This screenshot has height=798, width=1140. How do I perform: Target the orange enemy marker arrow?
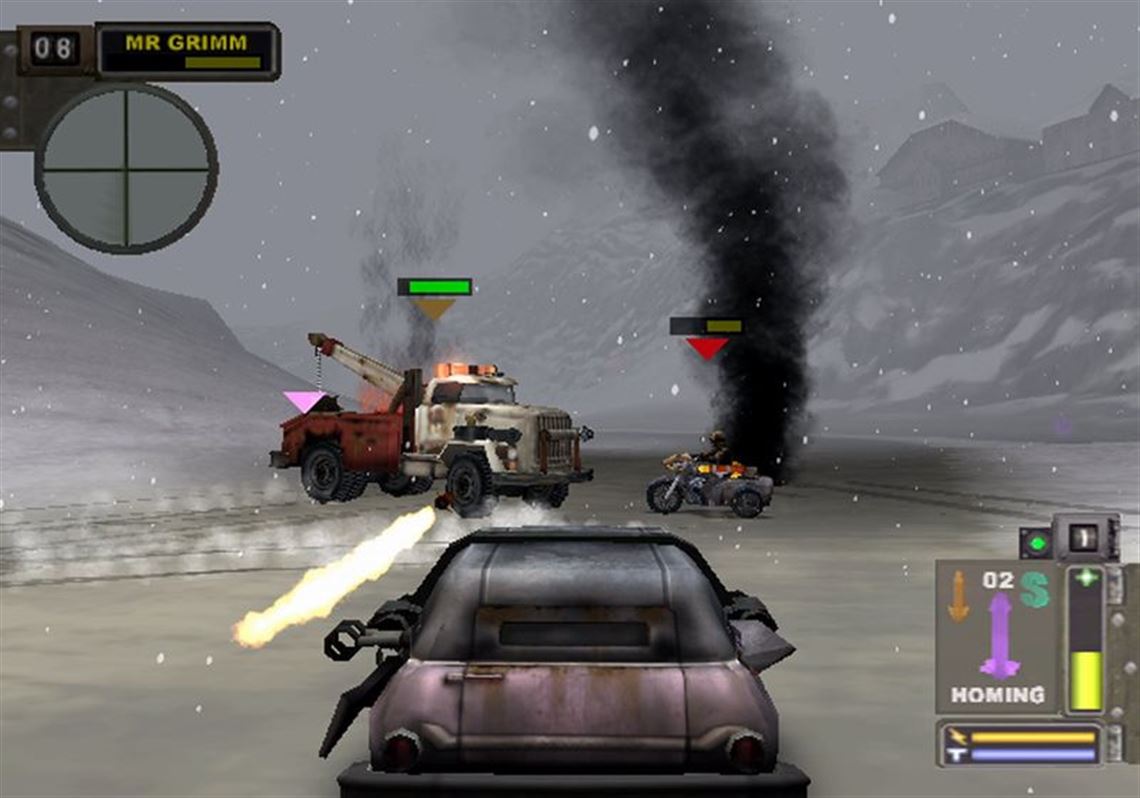click(x=434, y=309)
